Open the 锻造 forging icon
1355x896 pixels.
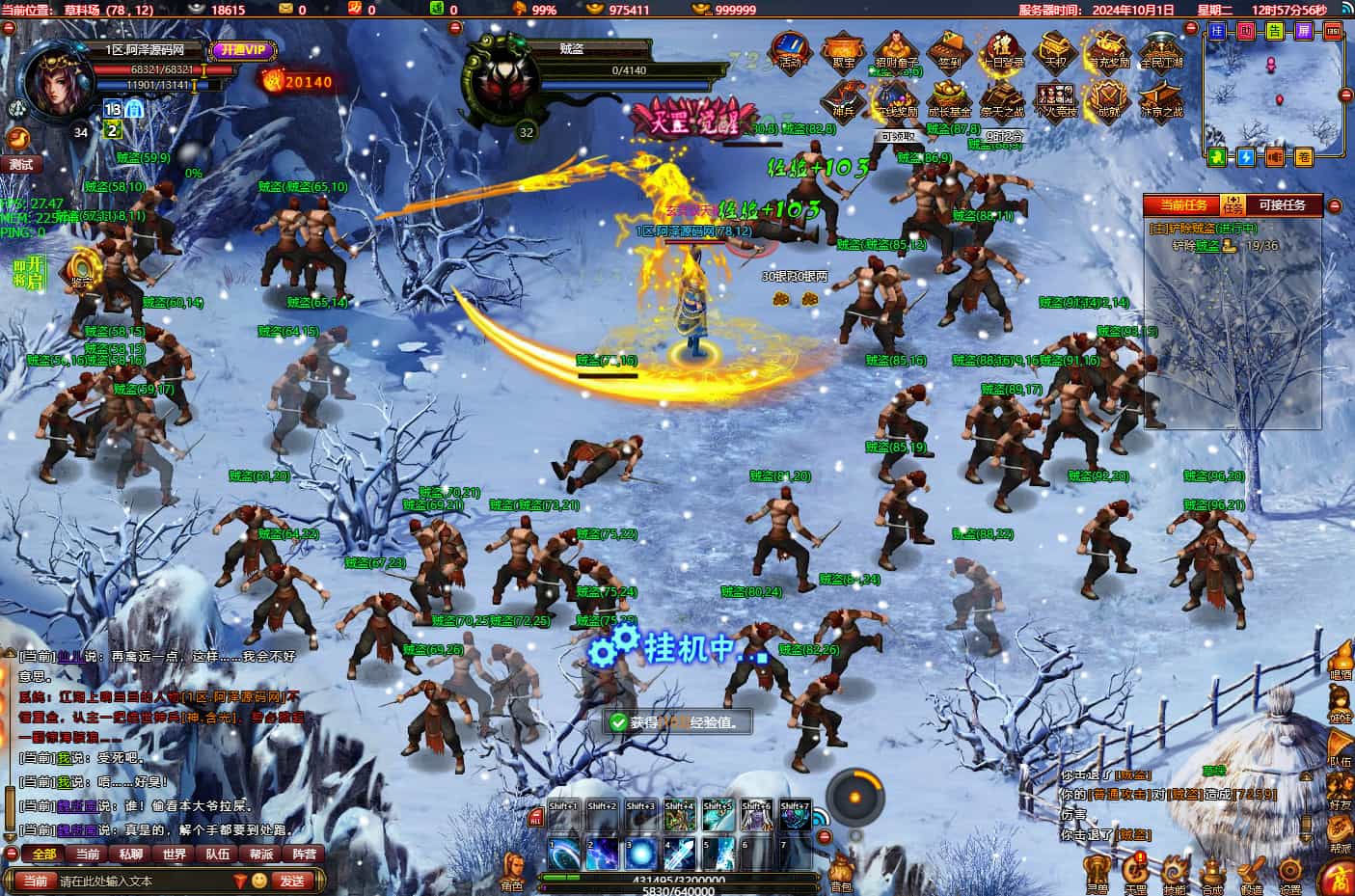(x=1252, y=871)
